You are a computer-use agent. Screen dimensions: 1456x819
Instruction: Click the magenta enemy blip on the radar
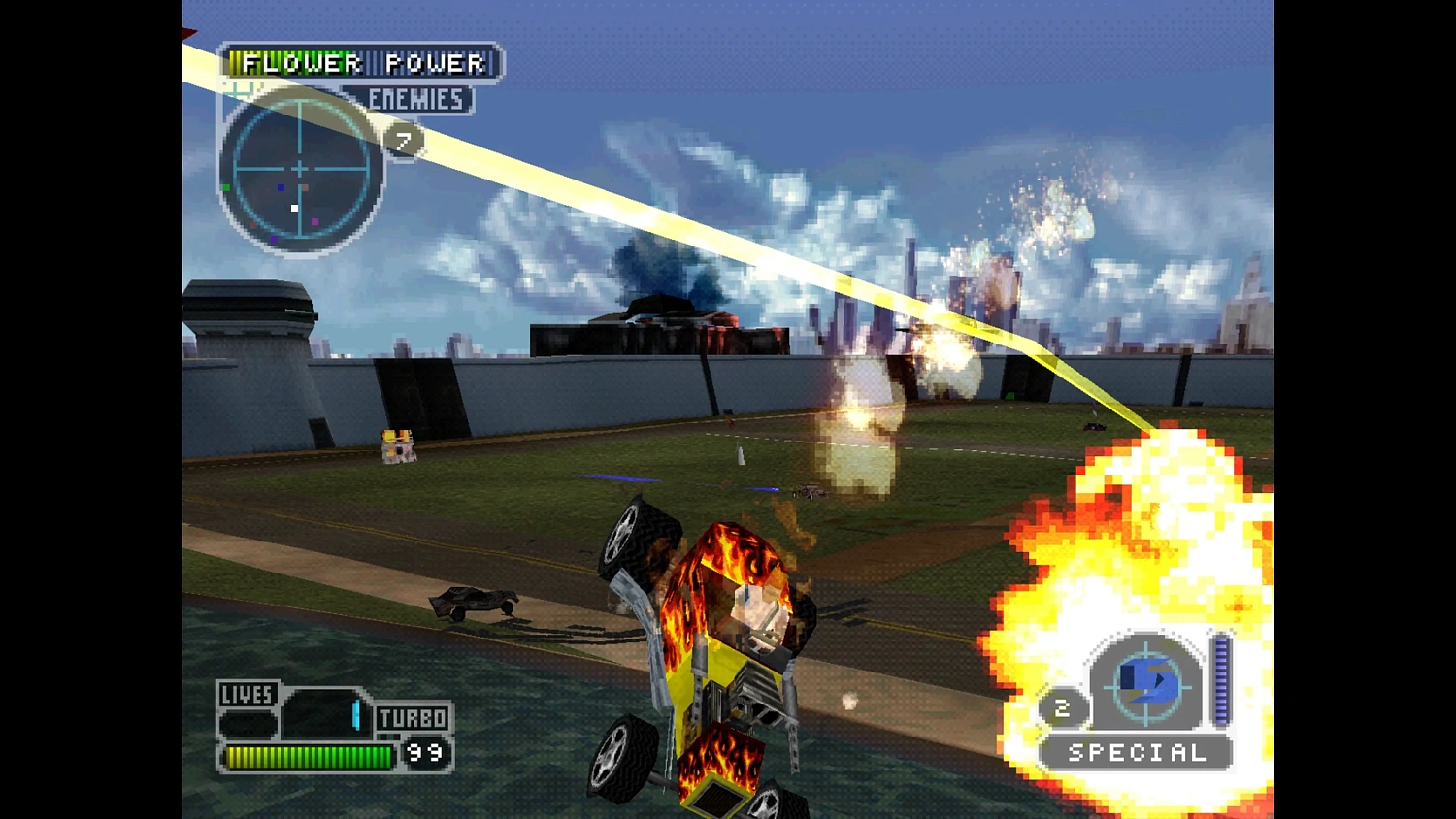[x=314, y=222]
